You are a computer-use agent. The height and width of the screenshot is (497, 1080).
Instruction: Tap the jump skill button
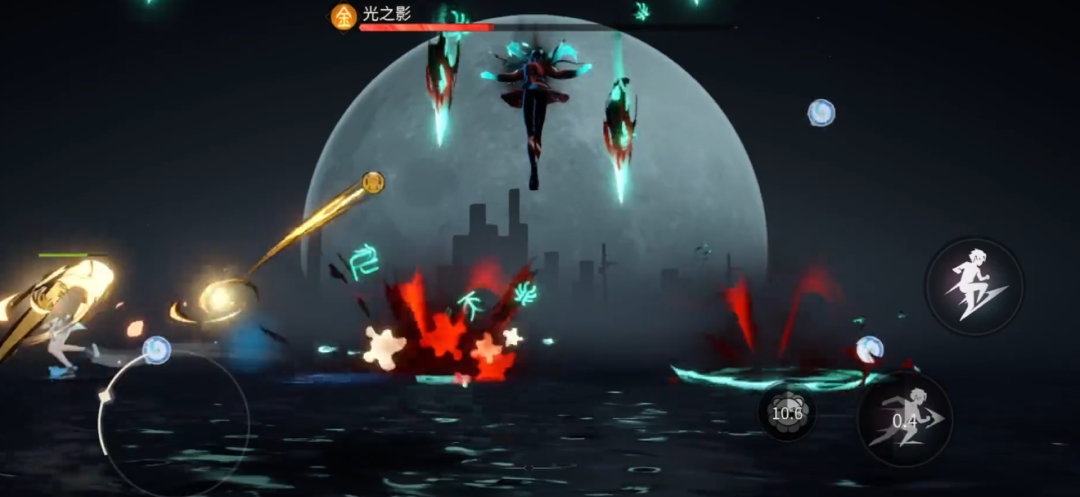(974, 285)
